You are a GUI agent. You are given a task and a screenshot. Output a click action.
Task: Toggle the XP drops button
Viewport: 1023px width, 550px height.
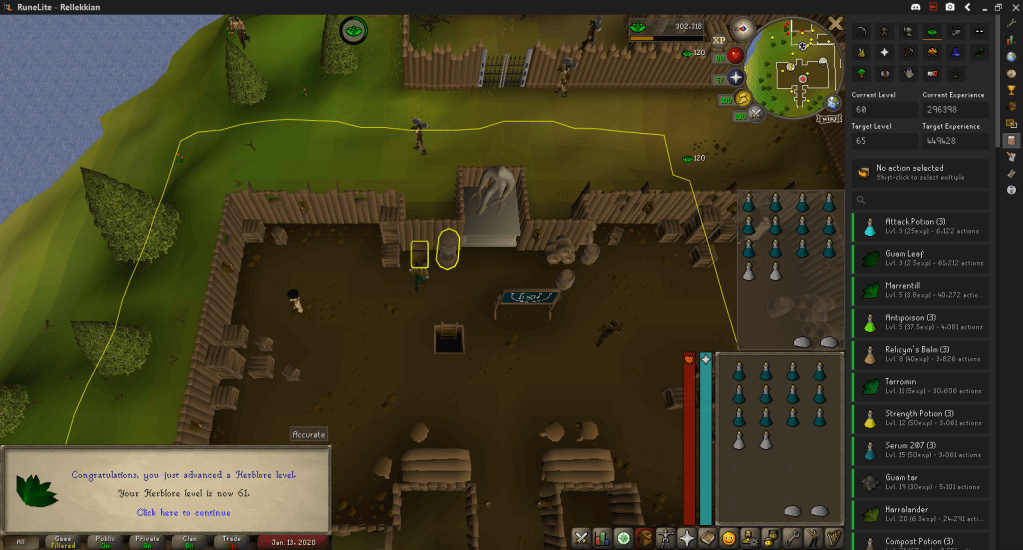718,39
